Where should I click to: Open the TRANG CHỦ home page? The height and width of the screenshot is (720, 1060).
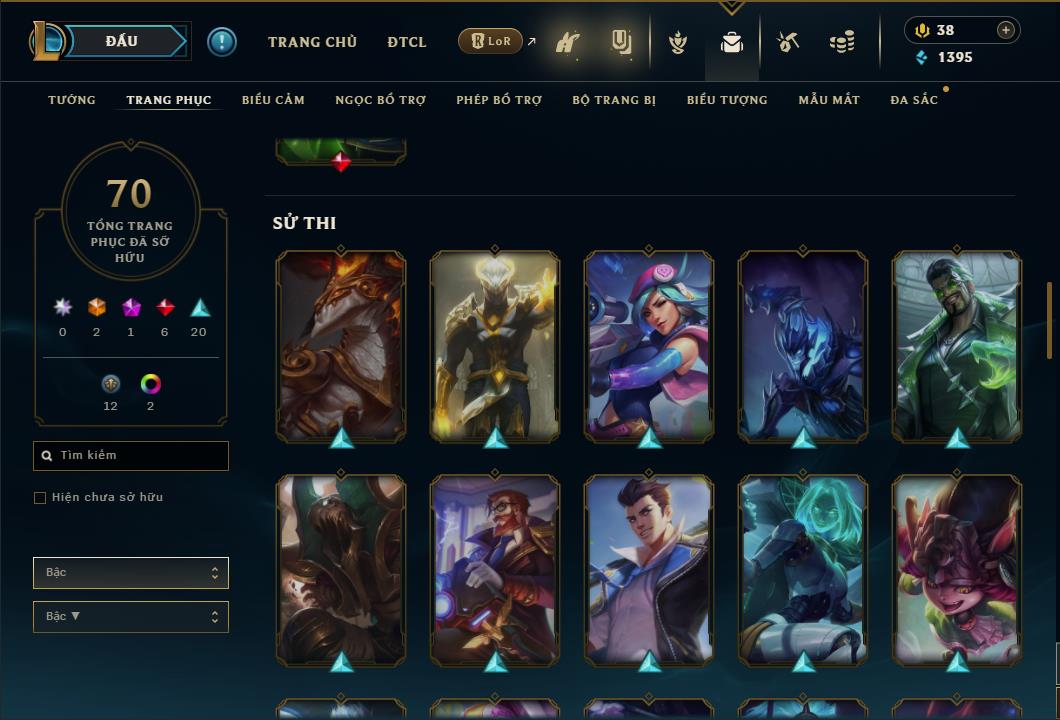click(x=312, y=42)
